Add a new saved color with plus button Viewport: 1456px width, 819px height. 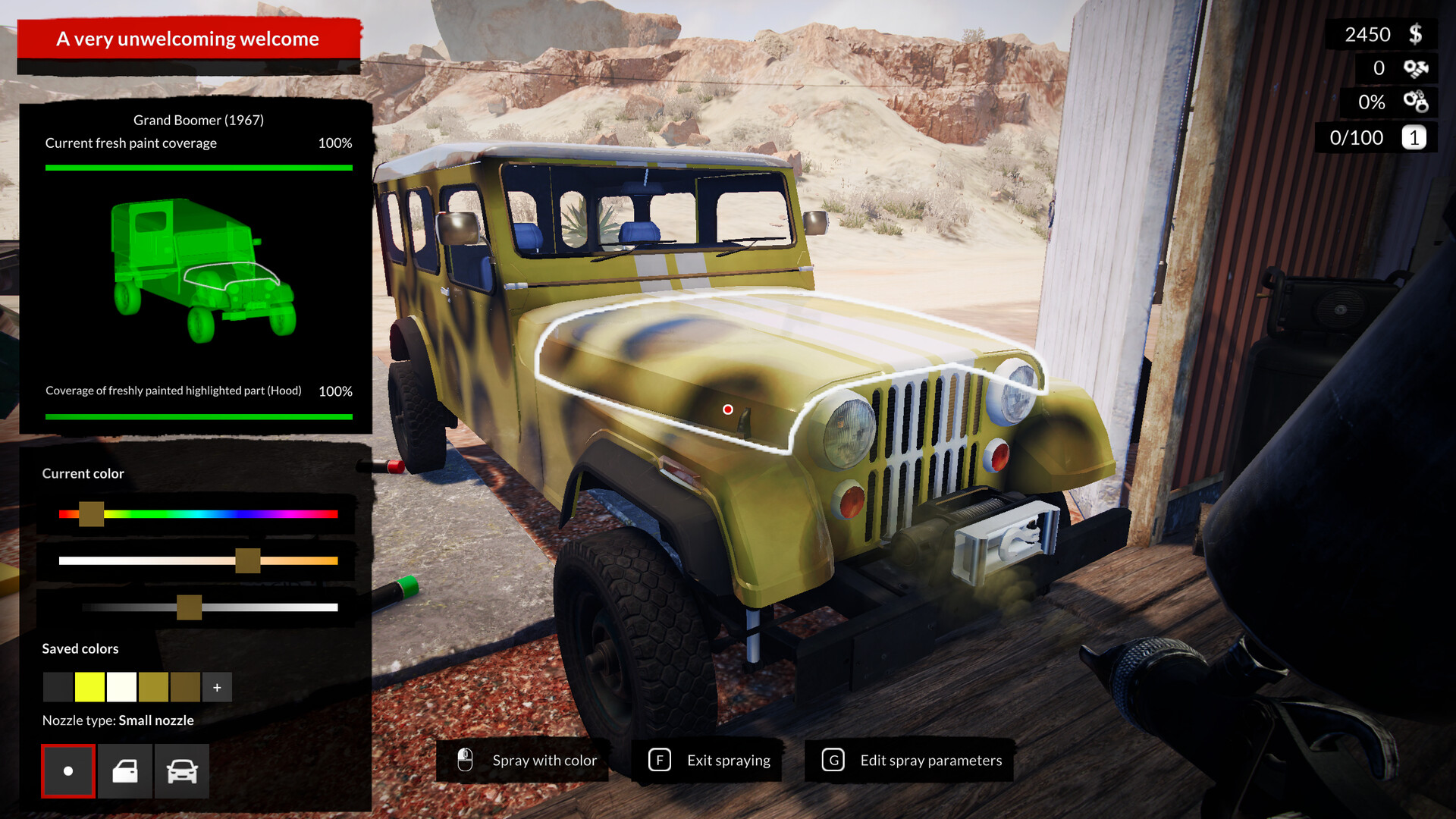click(x=217, y=687)
